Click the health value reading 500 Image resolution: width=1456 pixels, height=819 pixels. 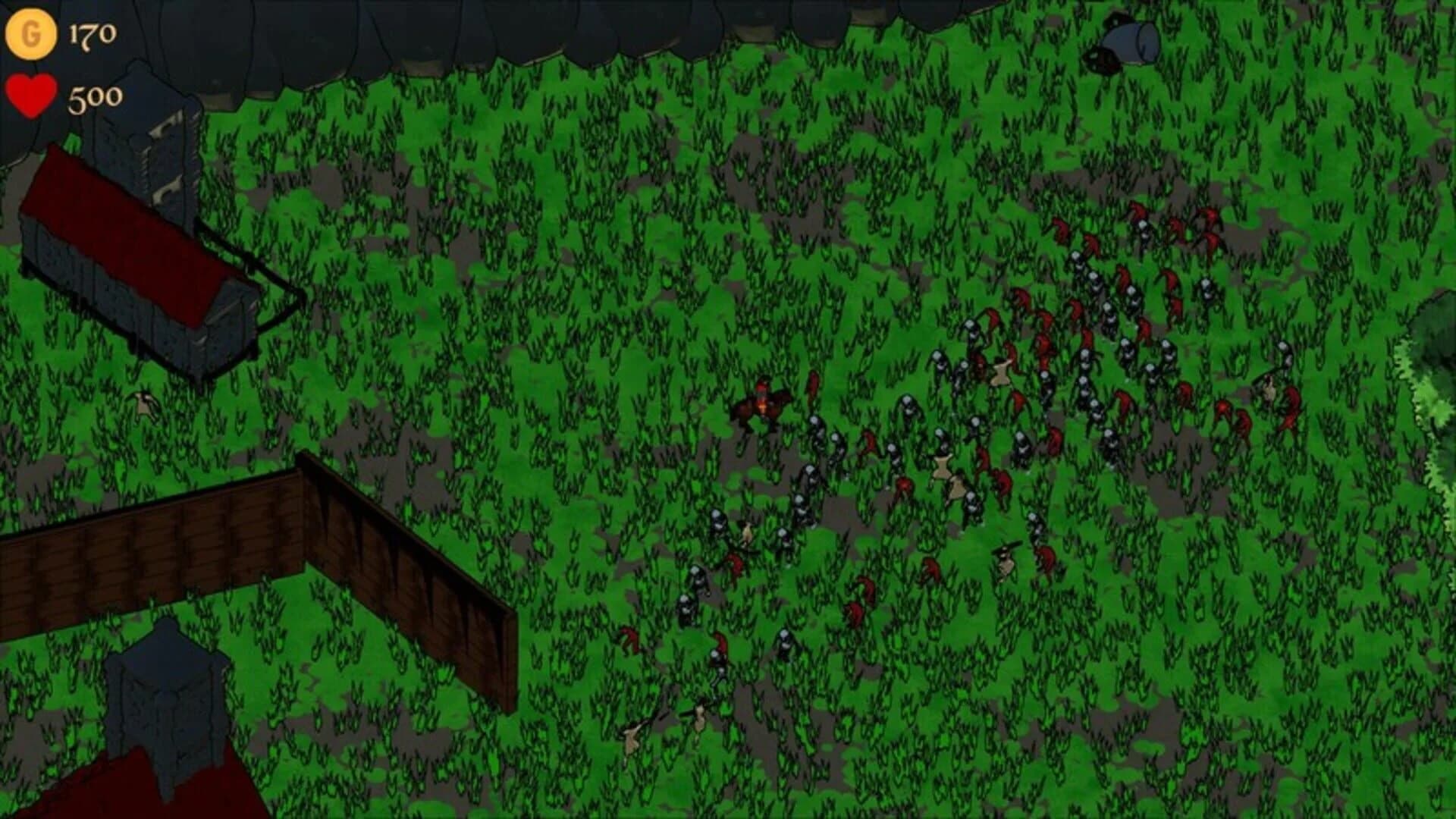[x=95, y=97]
